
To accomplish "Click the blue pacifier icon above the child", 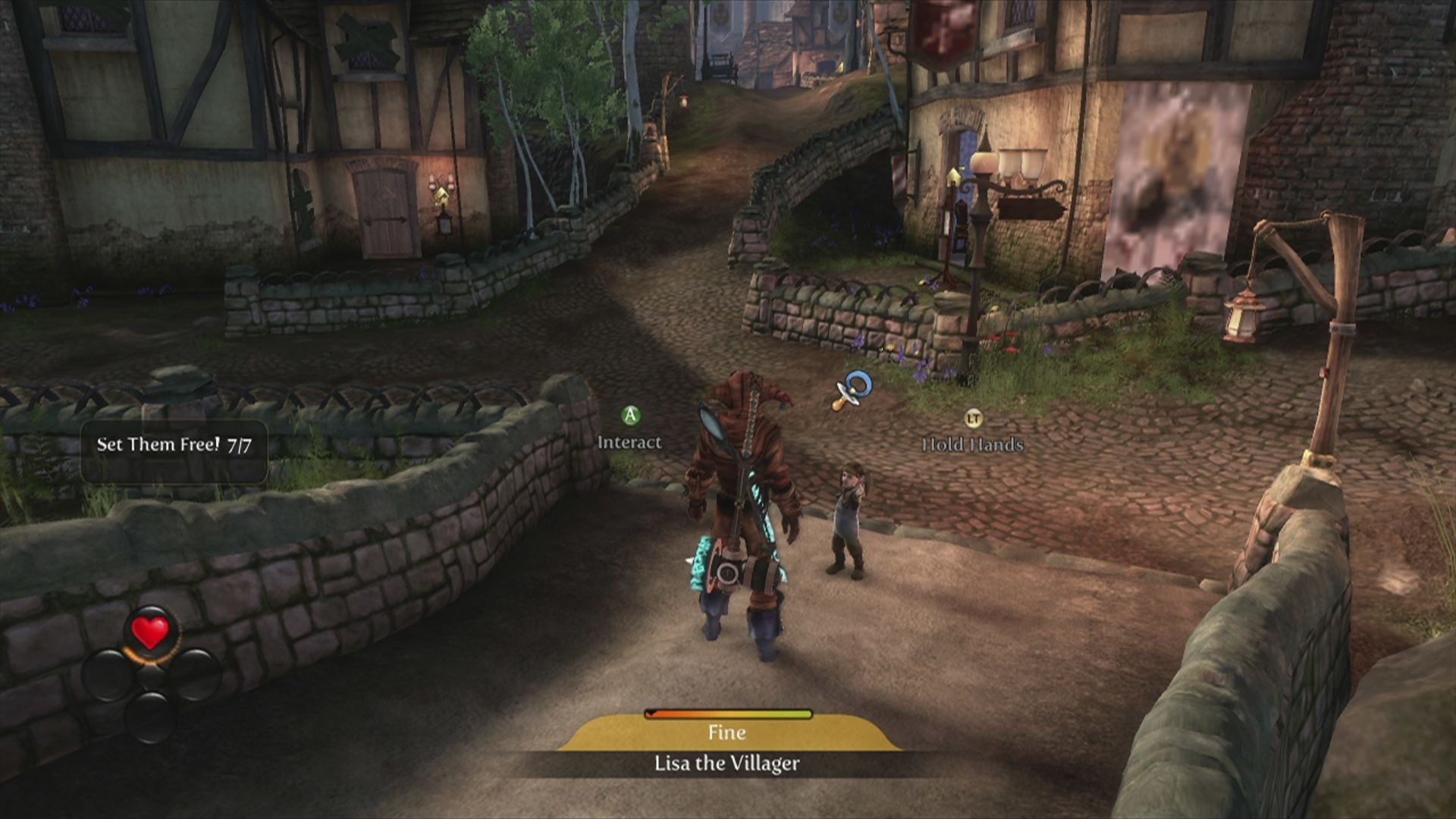I will (852, 390).
